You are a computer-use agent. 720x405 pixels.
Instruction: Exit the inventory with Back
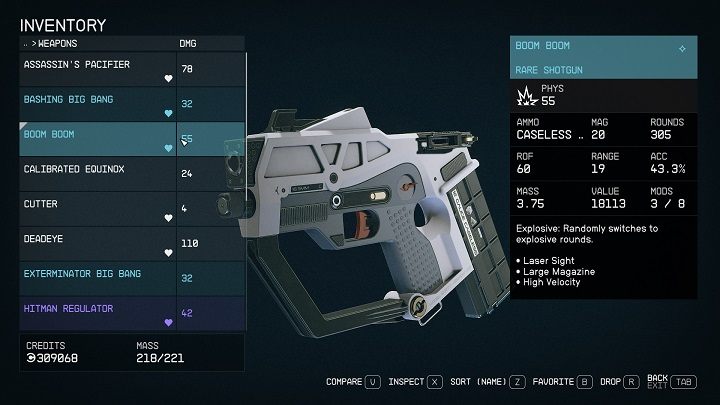(669, 381)
